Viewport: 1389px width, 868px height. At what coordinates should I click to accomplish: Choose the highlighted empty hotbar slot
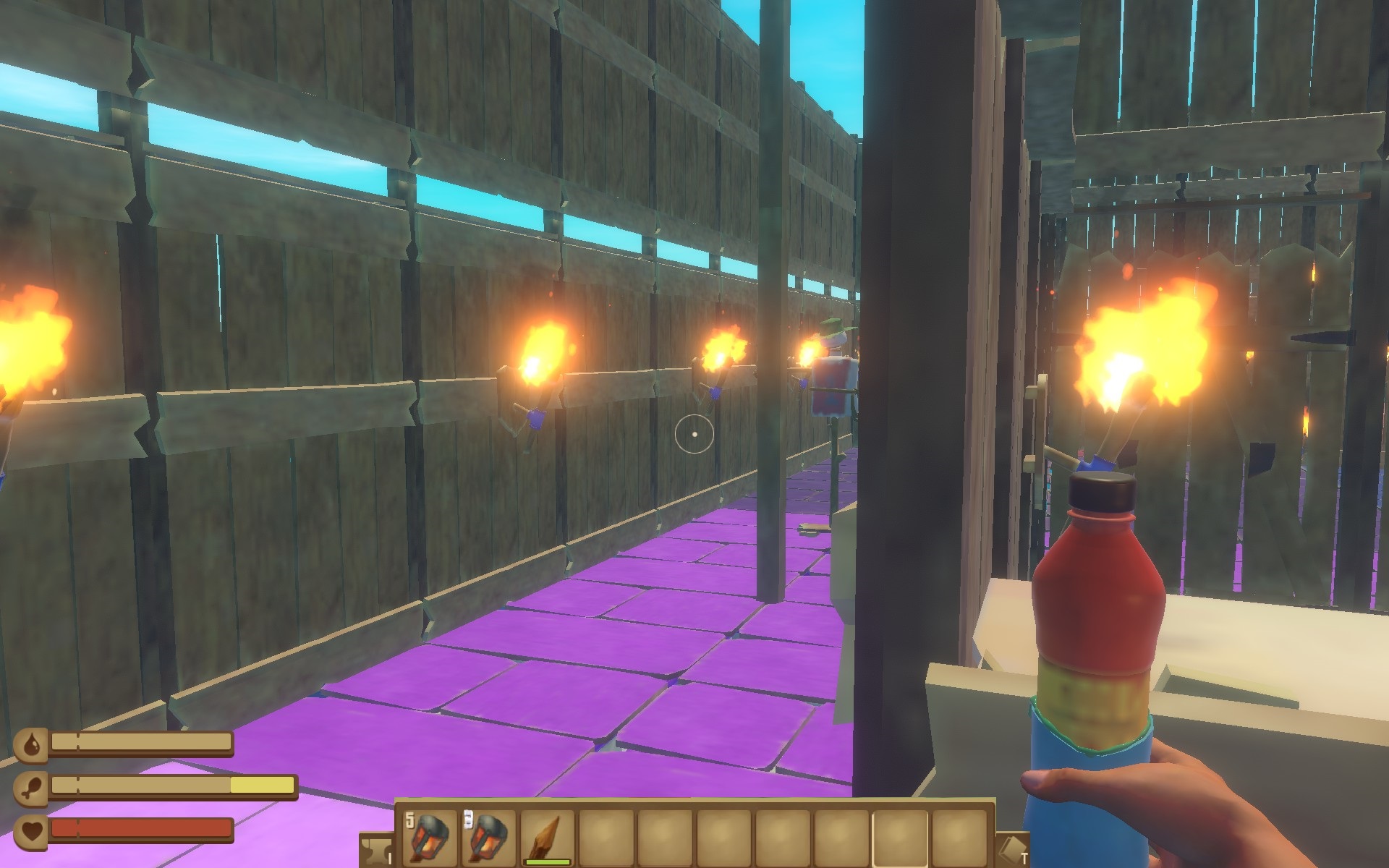click(901, 837)
